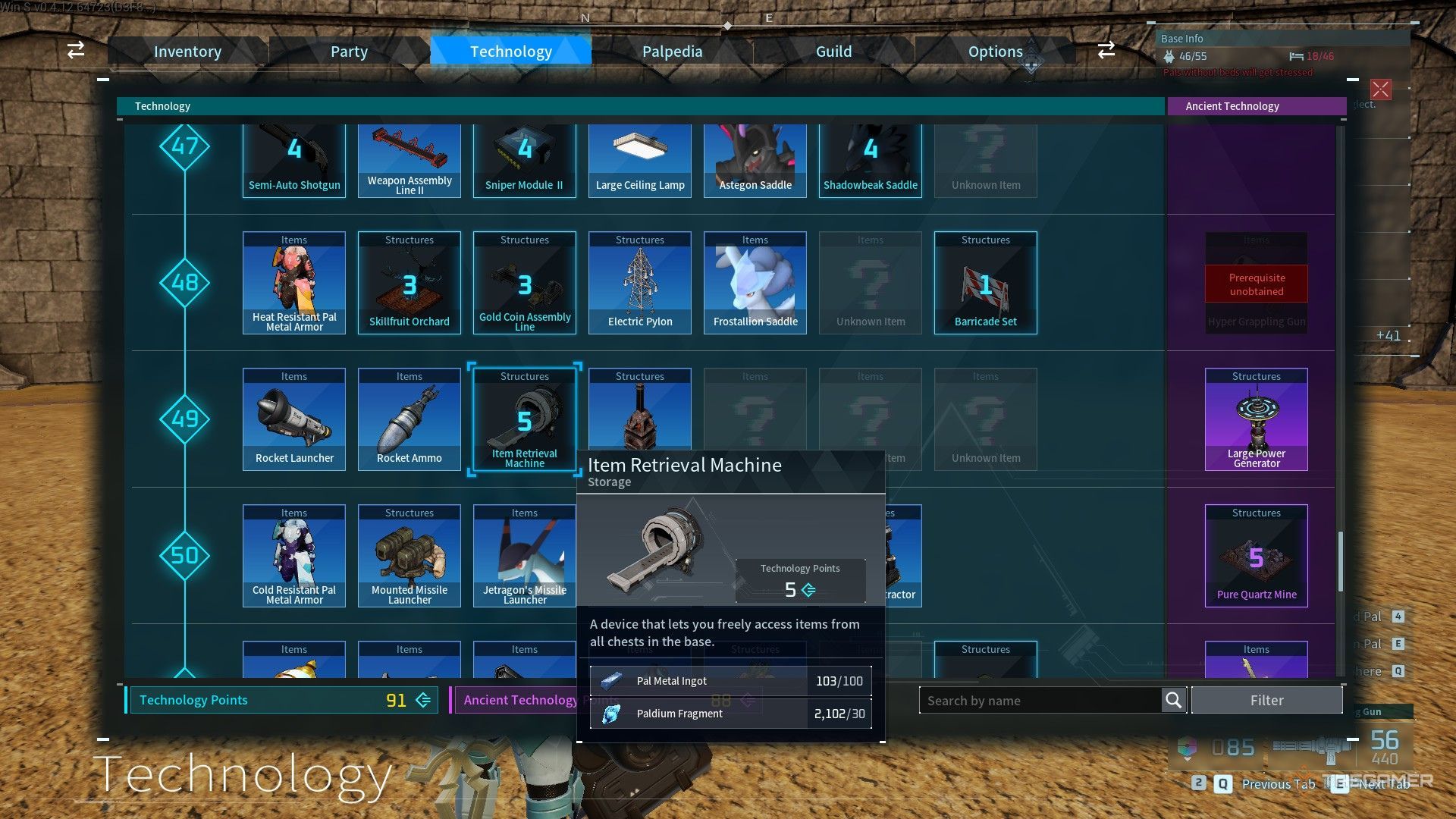Select the Electric Pylon structure
Image resolution: width=1456 pixels, height=819 pixels.
pyautogui.click(x=639, y=282)
